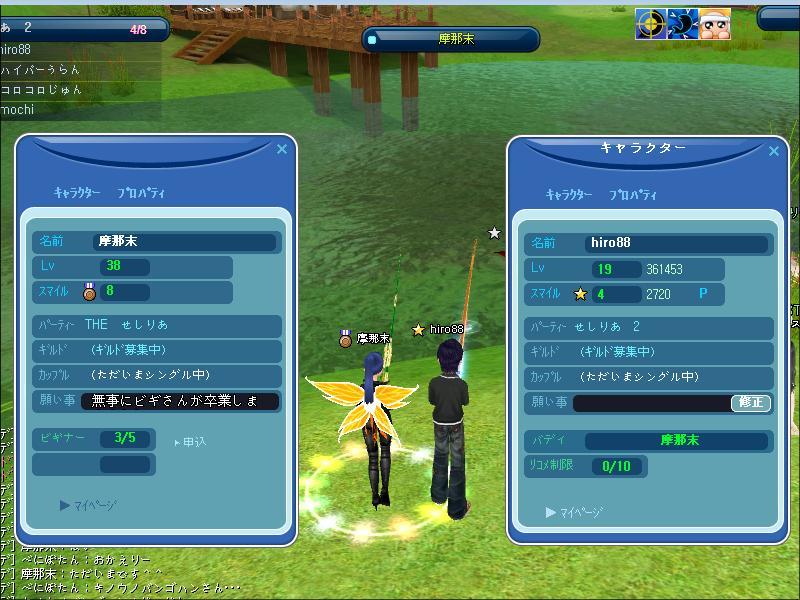Open マイページ link in 摩那末's panel
Viewport: 800px width, 600px height.
(x=90, y=505)
